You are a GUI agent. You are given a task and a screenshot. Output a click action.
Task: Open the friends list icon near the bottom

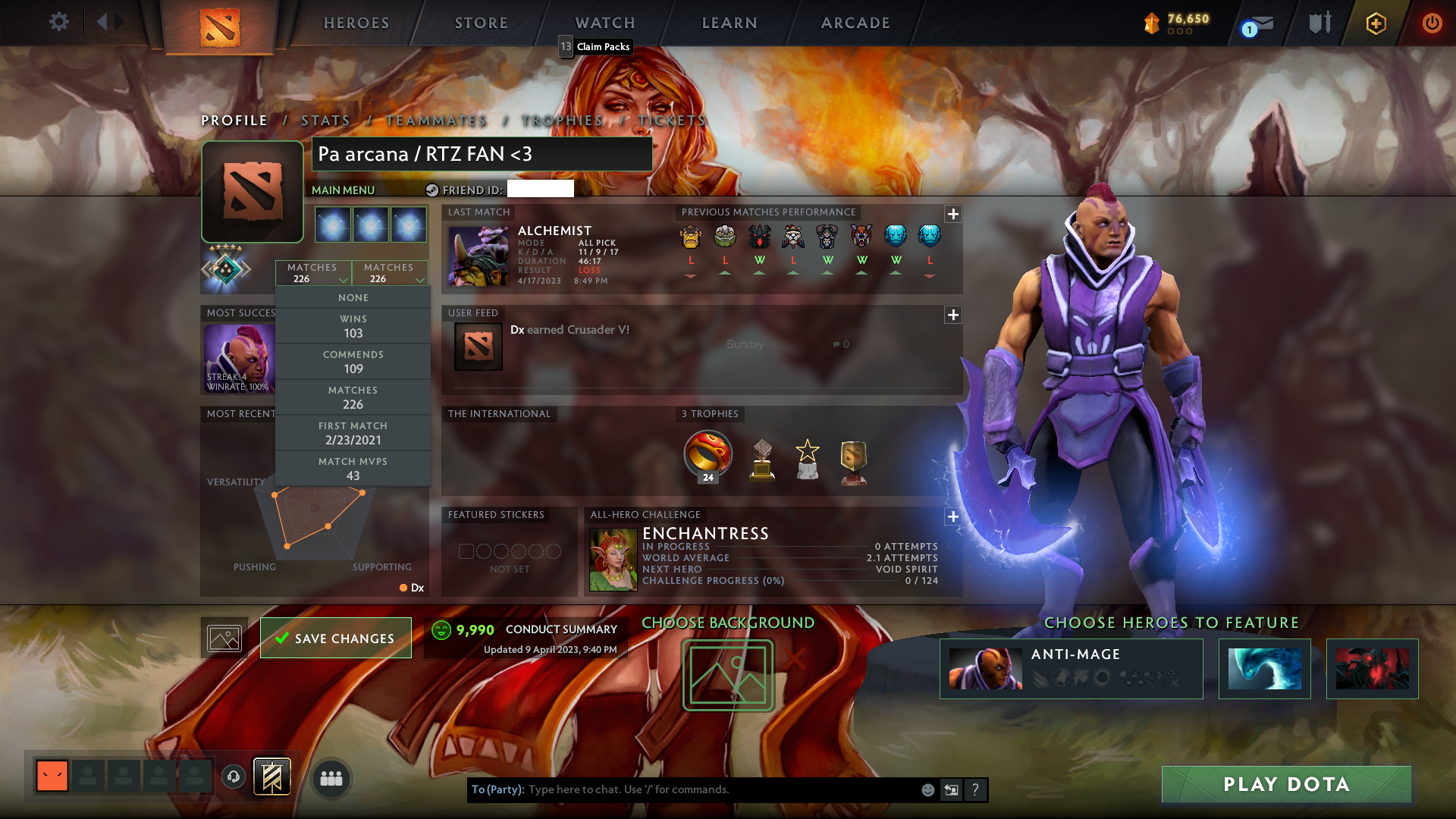[331, 778]
